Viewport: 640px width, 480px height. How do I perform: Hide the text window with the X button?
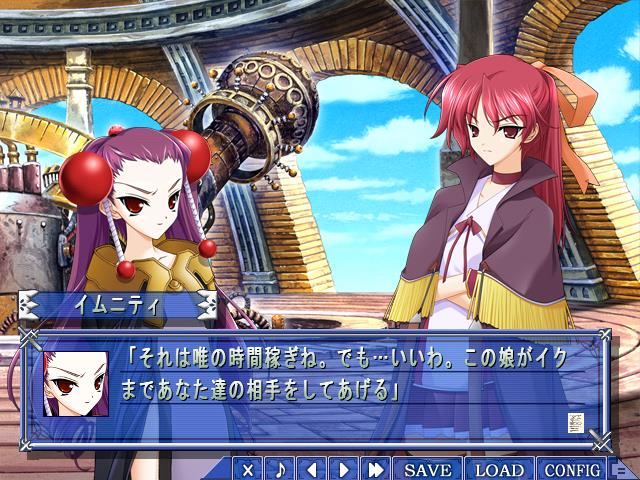tap(249, 469)
